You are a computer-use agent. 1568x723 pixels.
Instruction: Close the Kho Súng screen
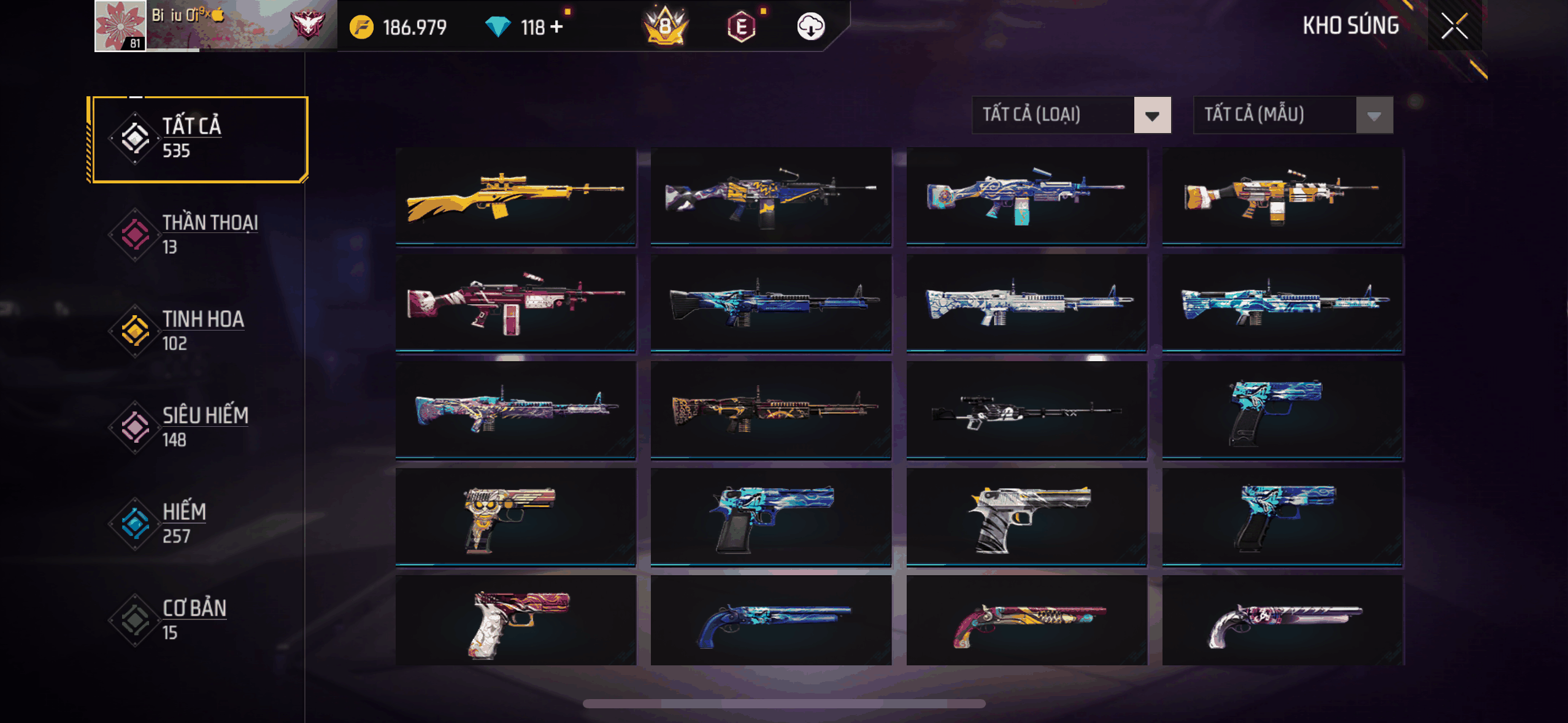1454,26
